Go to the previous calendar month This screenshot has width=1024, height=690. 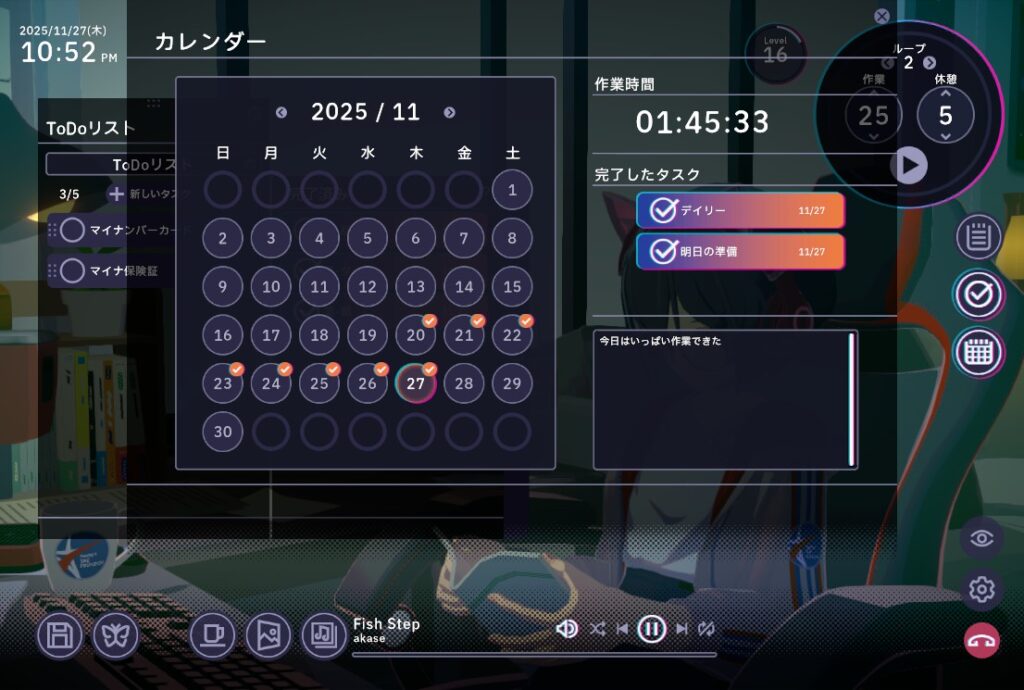click(x=281, y=113)
